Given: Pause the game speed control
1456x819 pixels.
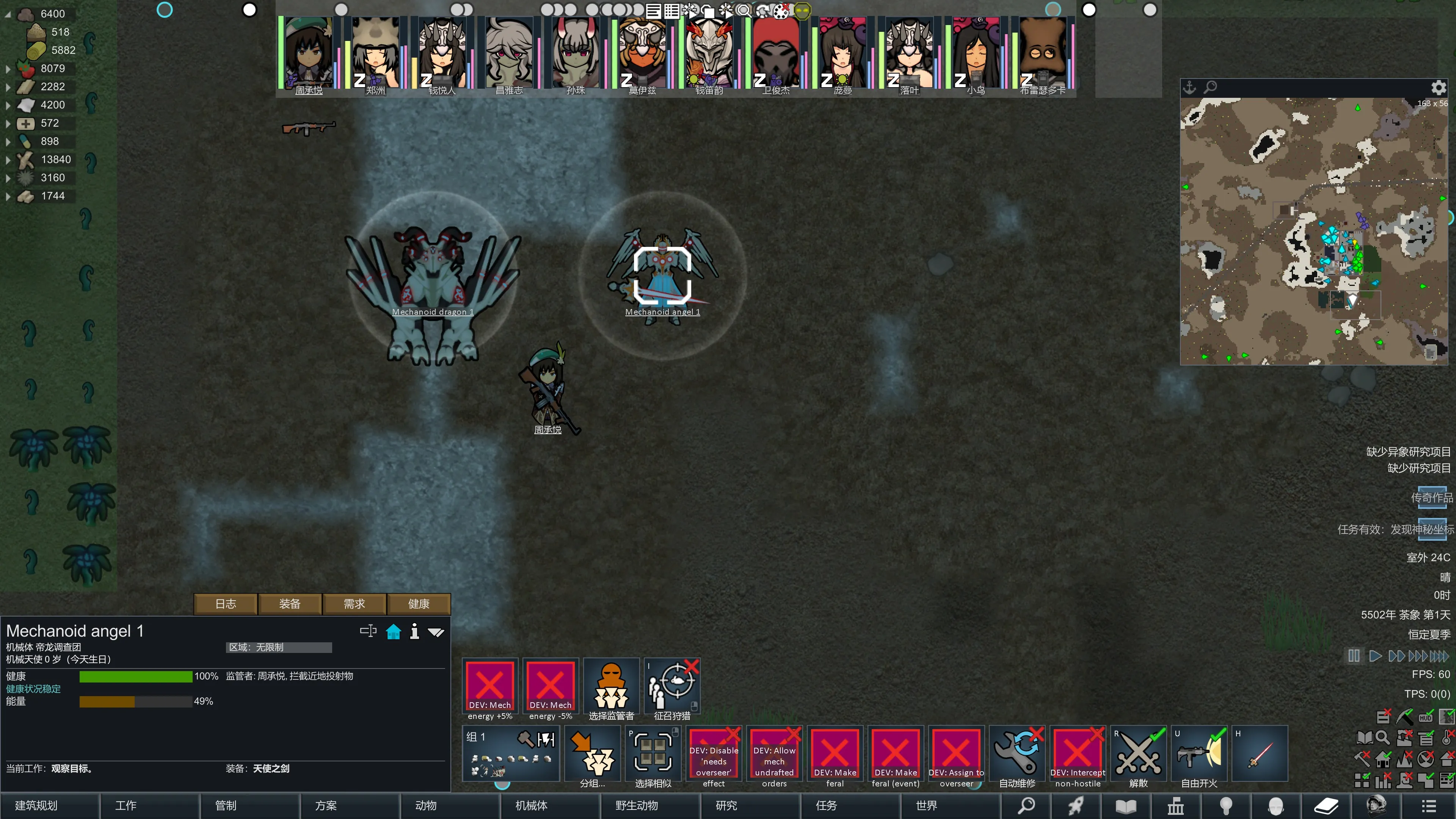Looking at the screenshot, I should (x=1354, y=656).
